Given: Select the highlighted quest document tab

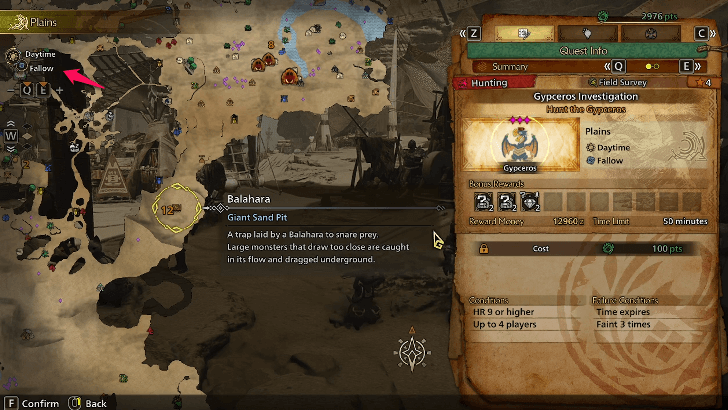Looking at the screenshot, I should [521, 33].
